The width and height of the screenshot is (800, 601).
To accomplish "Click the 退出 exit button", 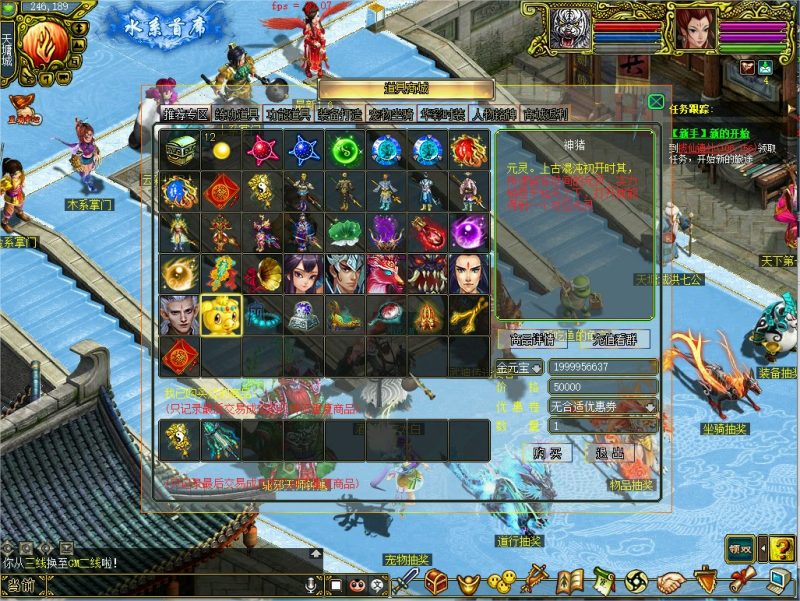I will pyautogui.click(x=609, y=453).
